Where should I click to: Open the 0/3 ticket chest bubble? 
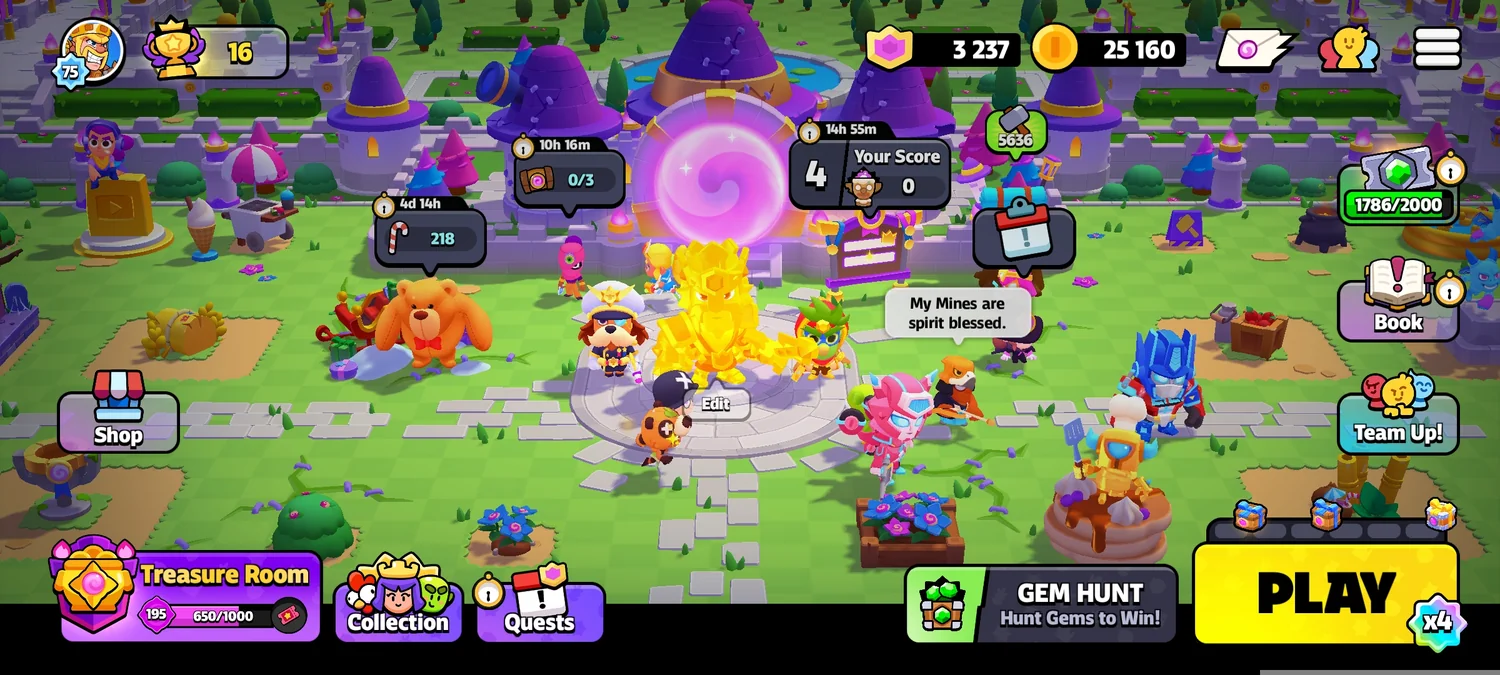tap(568, 180)
